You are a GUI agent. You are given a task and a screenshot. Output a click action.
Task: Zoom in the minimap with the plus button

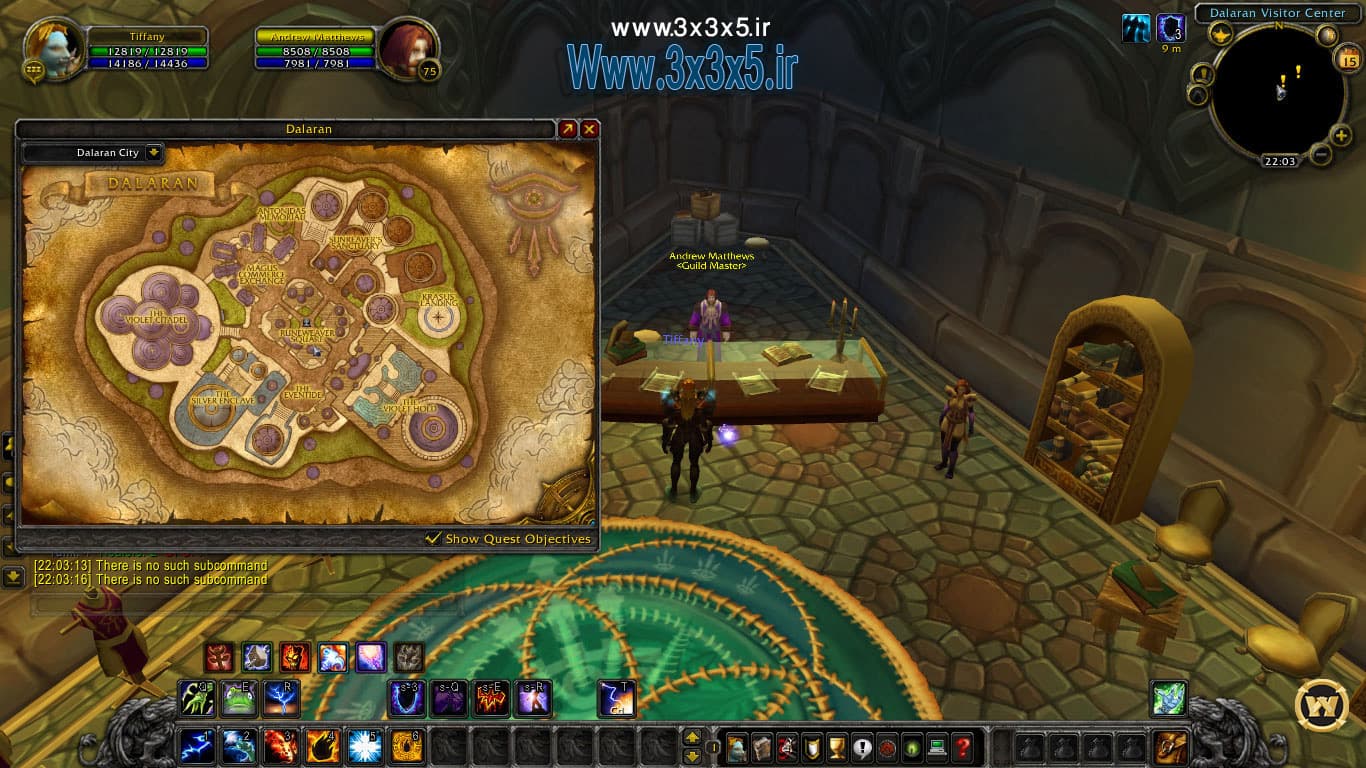1340,135
